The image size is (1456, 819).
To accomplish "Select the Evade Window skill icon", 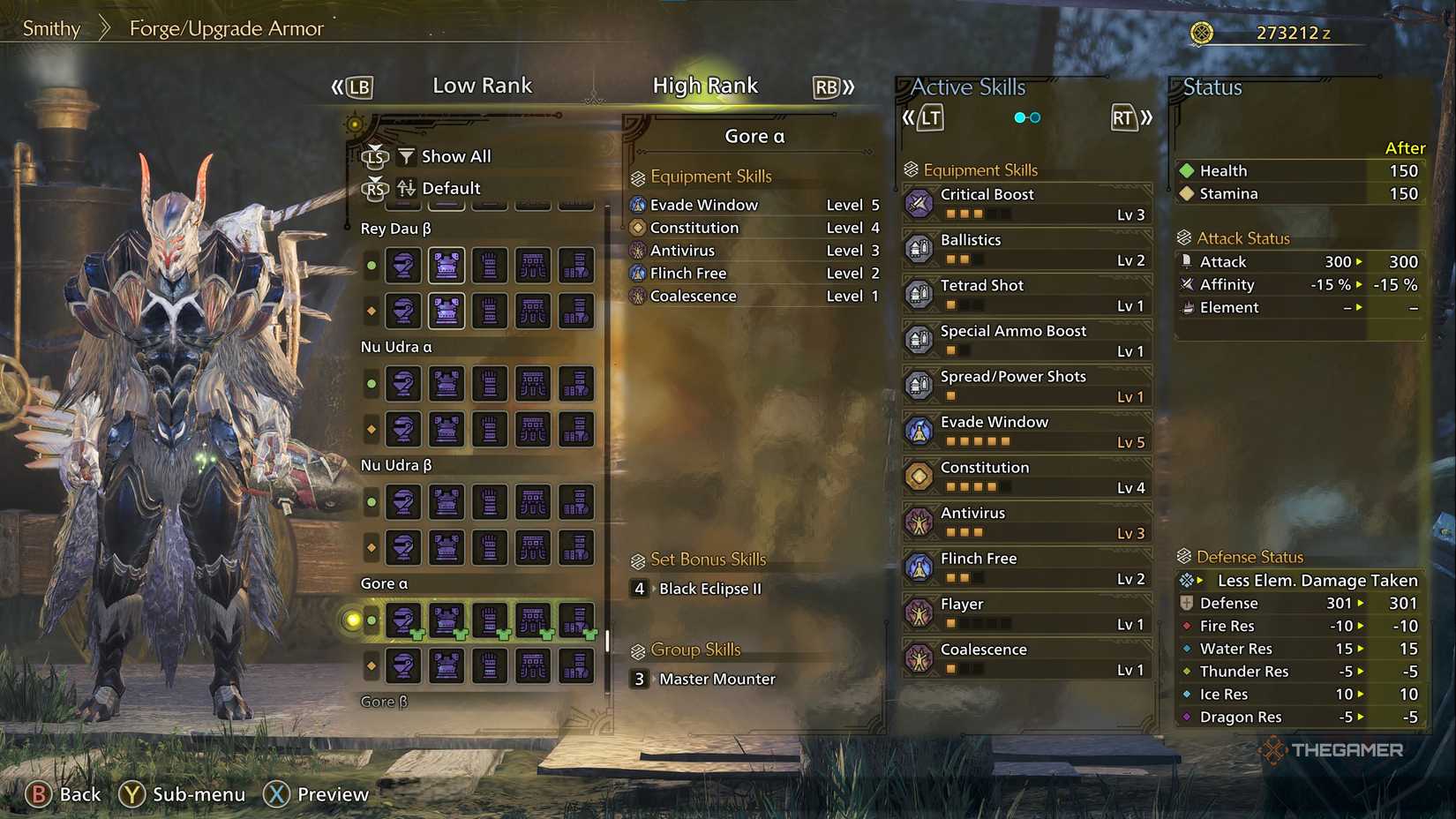I will [x=920, y=430].
